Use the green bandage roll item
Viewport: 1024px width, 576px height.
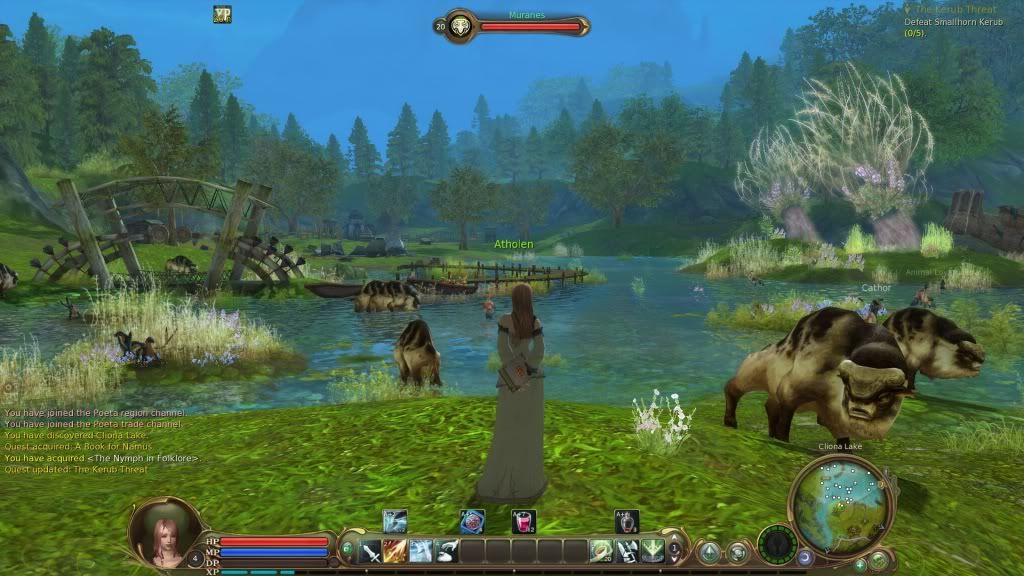click(x=602, y=551)
